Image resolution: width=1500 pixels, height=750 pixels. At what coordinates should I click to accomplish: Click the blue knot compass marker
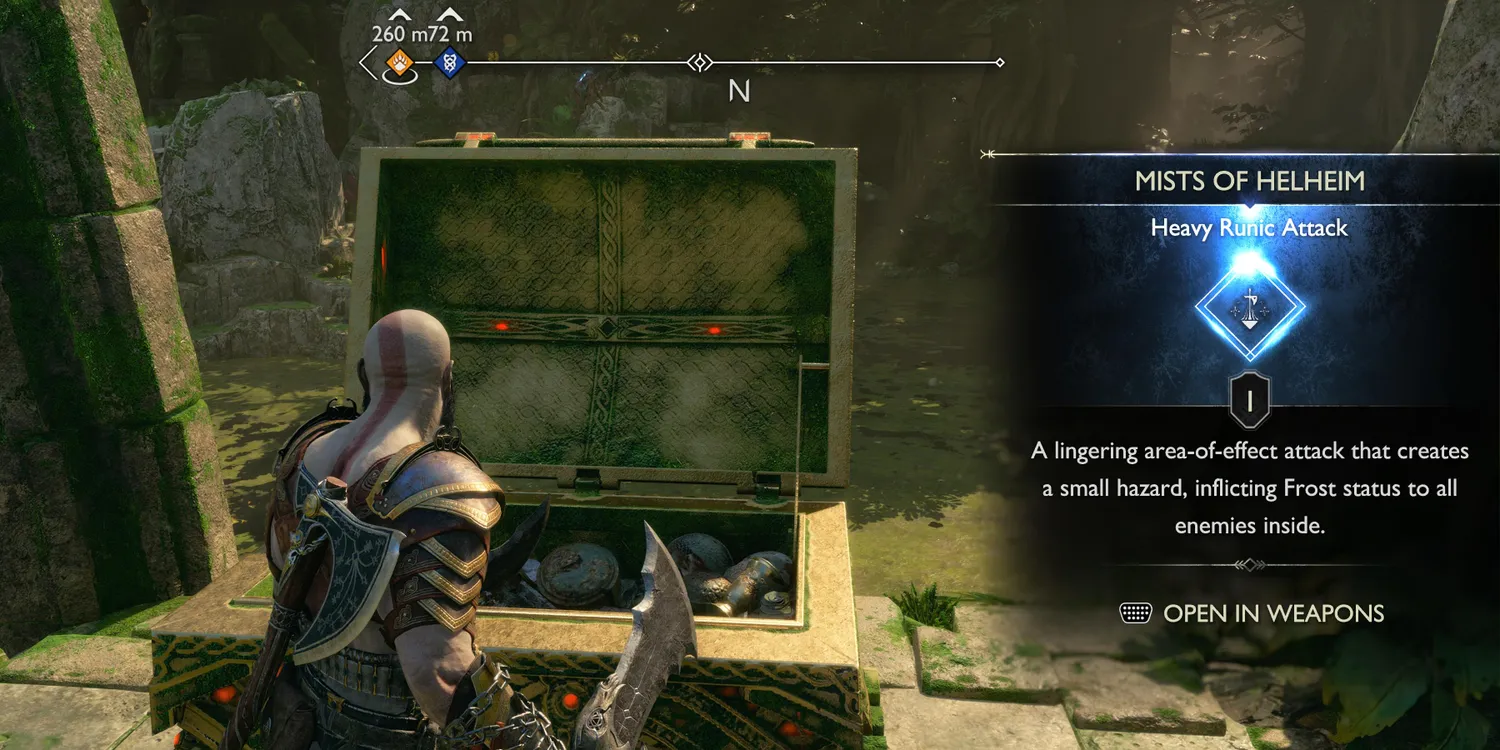coord(449,63)
